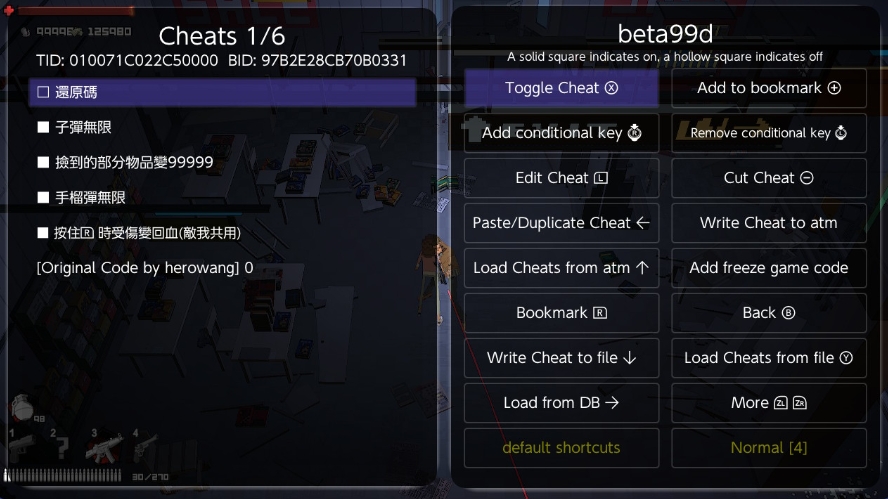The width and height of the screenshot is (888, 499).
Task: Open the More options button
Action: 768,403
